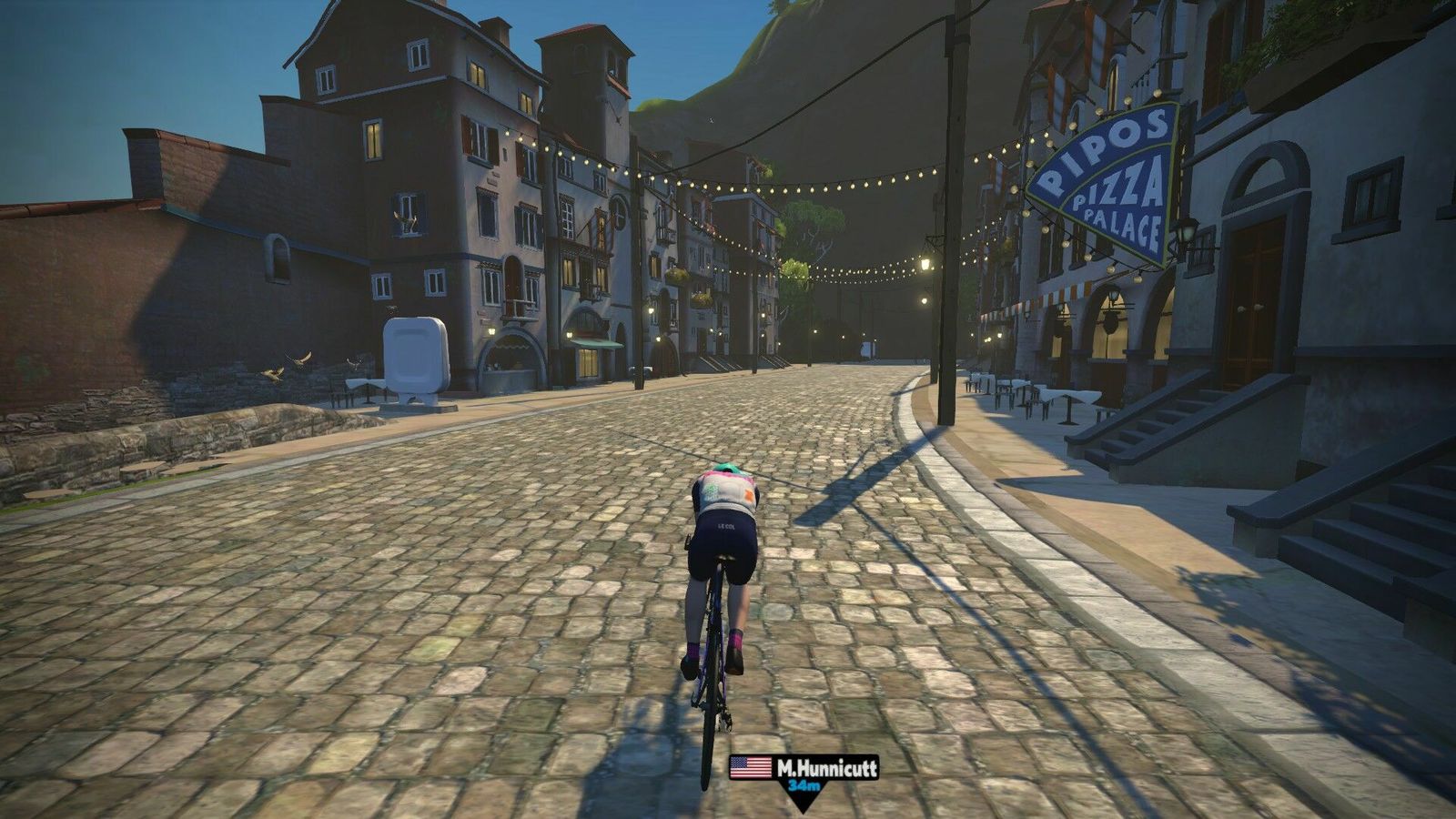Select the M.Hunnicutt rider name tag
Image resolution: width=1456 pixels, height=819 pixels.
(804, 769)
